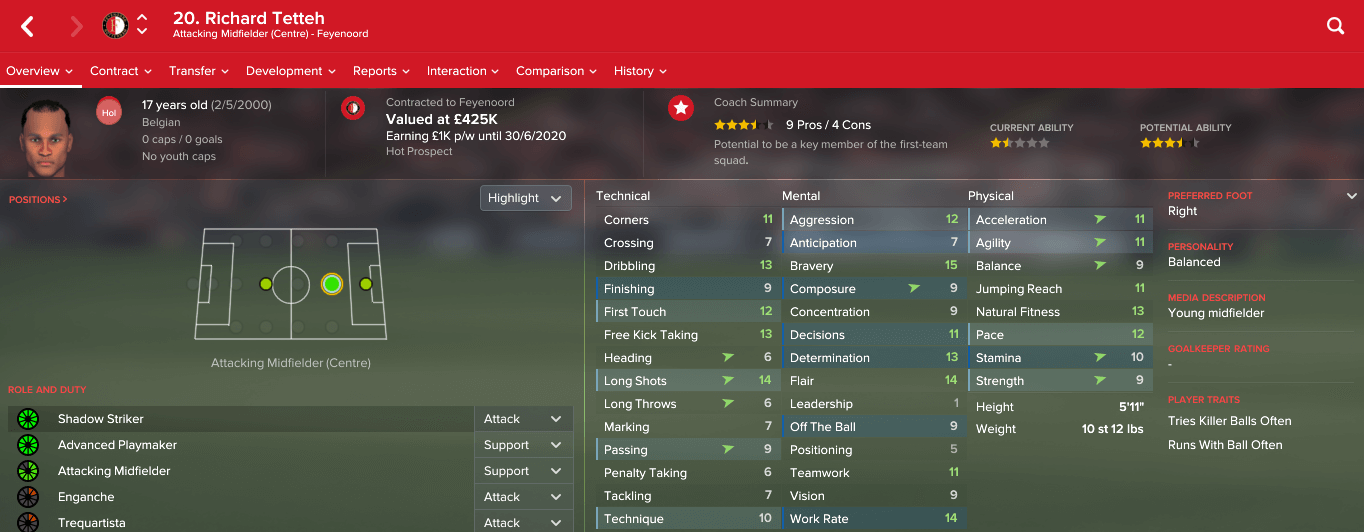
Task: Go back with the left arrow
Action: pos(27,27)
